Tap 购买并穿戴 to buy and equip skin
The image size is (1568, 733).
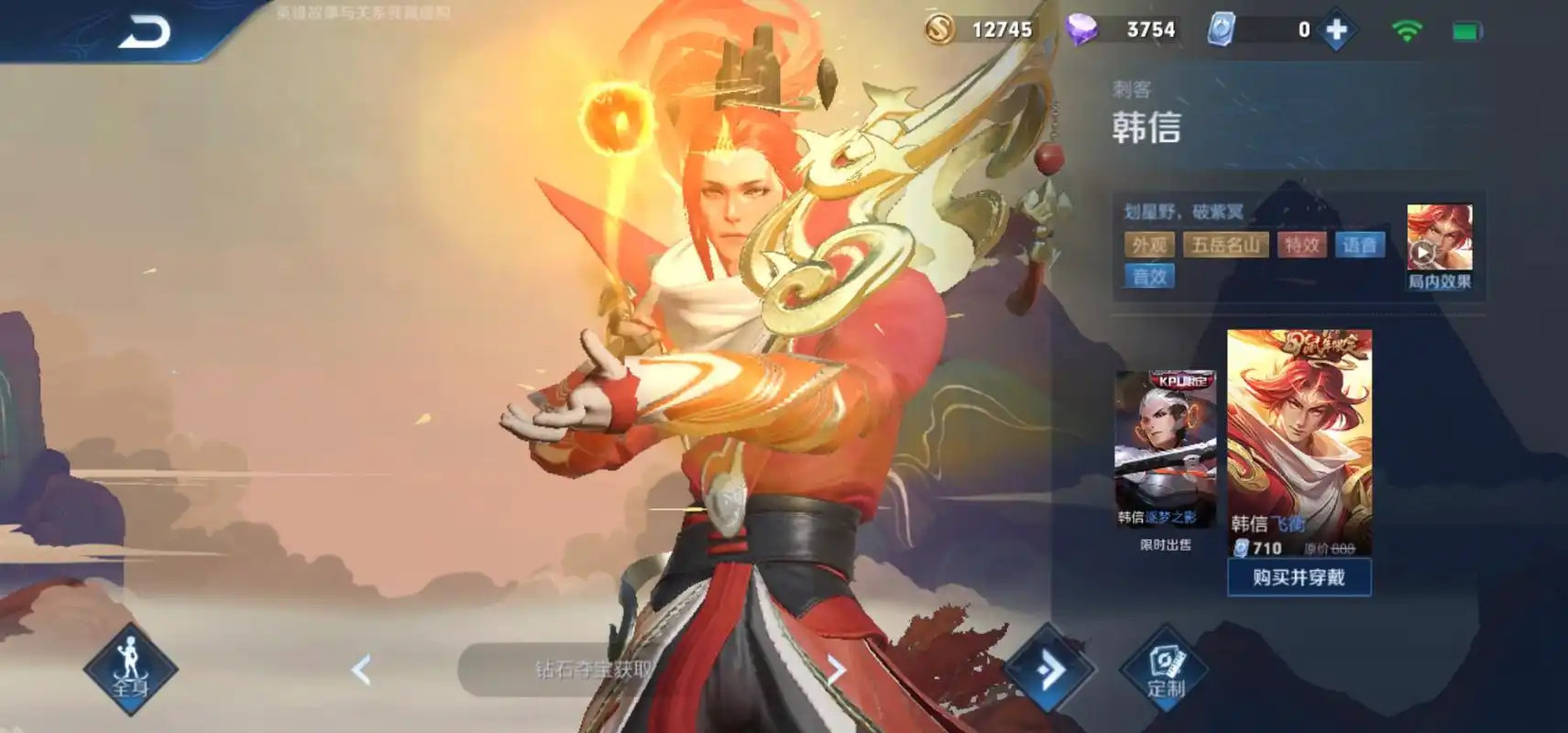tap(1299, 577)
